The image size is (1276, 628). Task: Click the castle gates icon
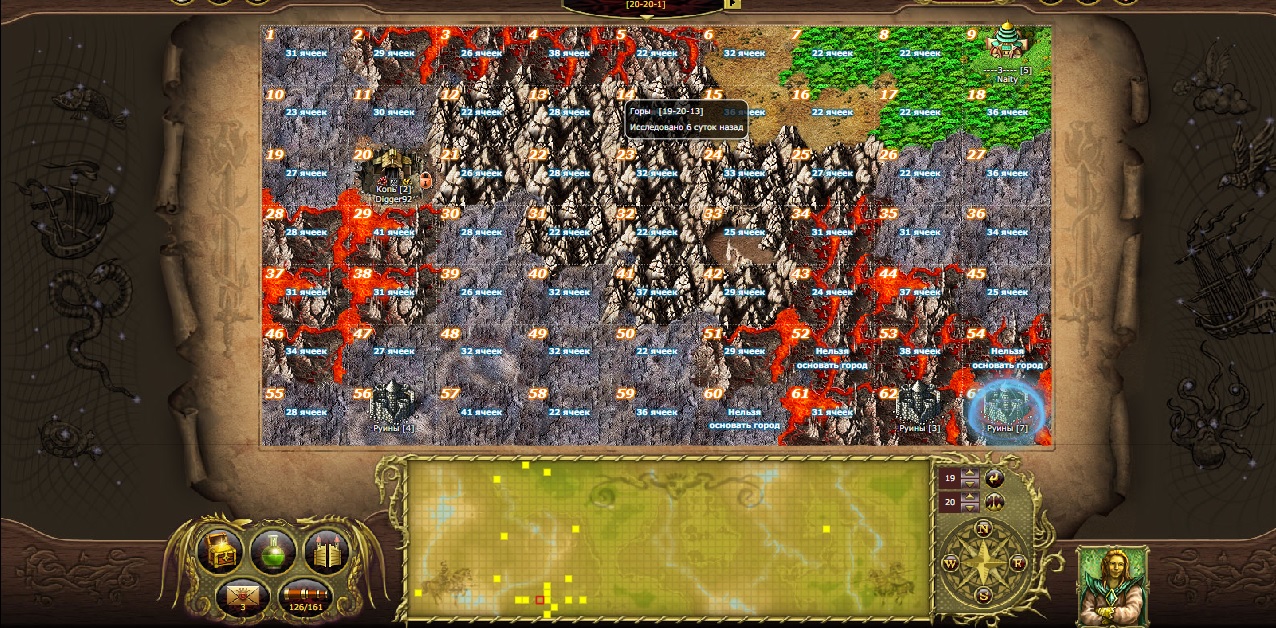click(326, 551)
